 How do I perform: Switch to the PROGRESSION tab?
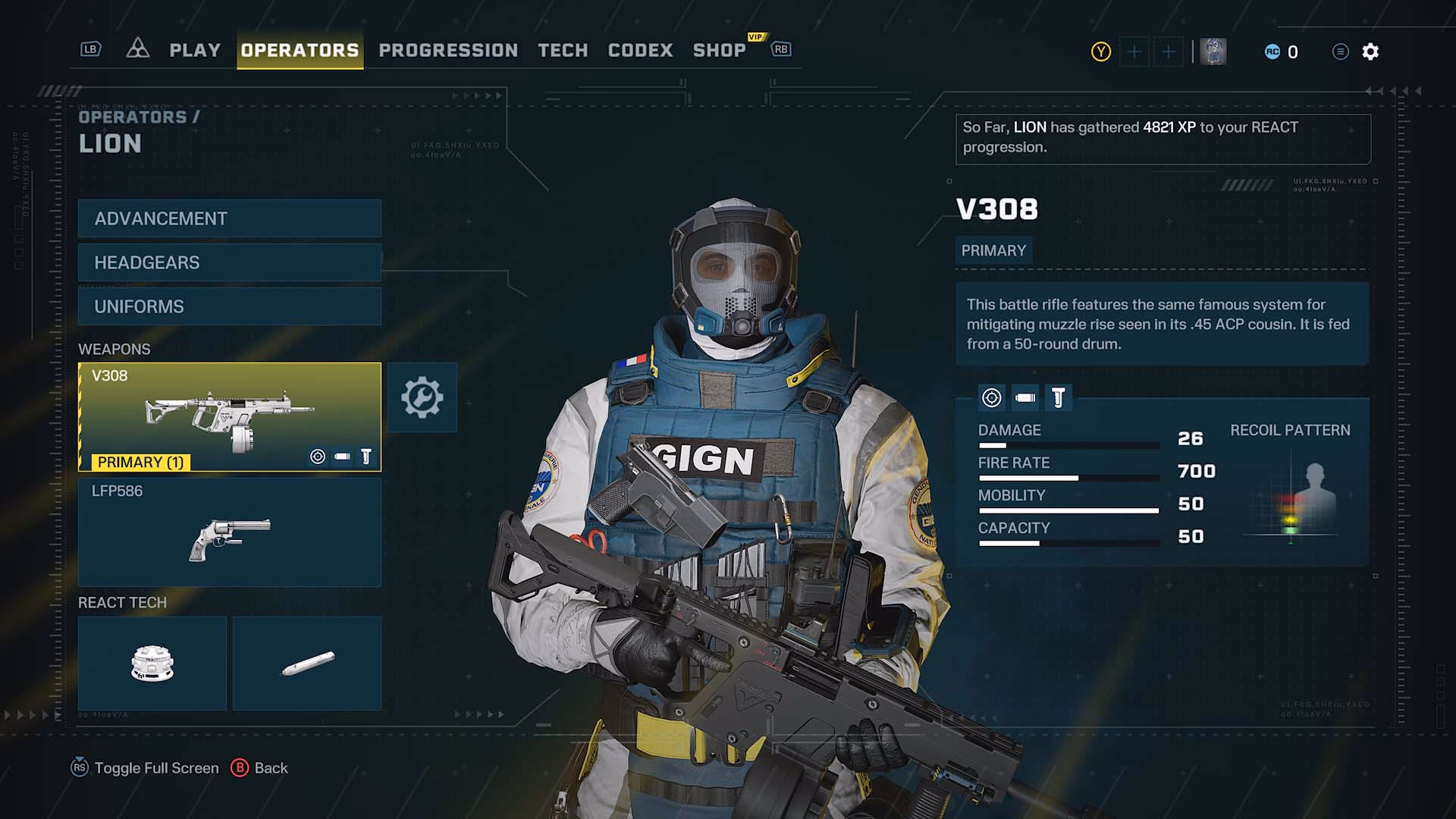(x=447, y=51)
